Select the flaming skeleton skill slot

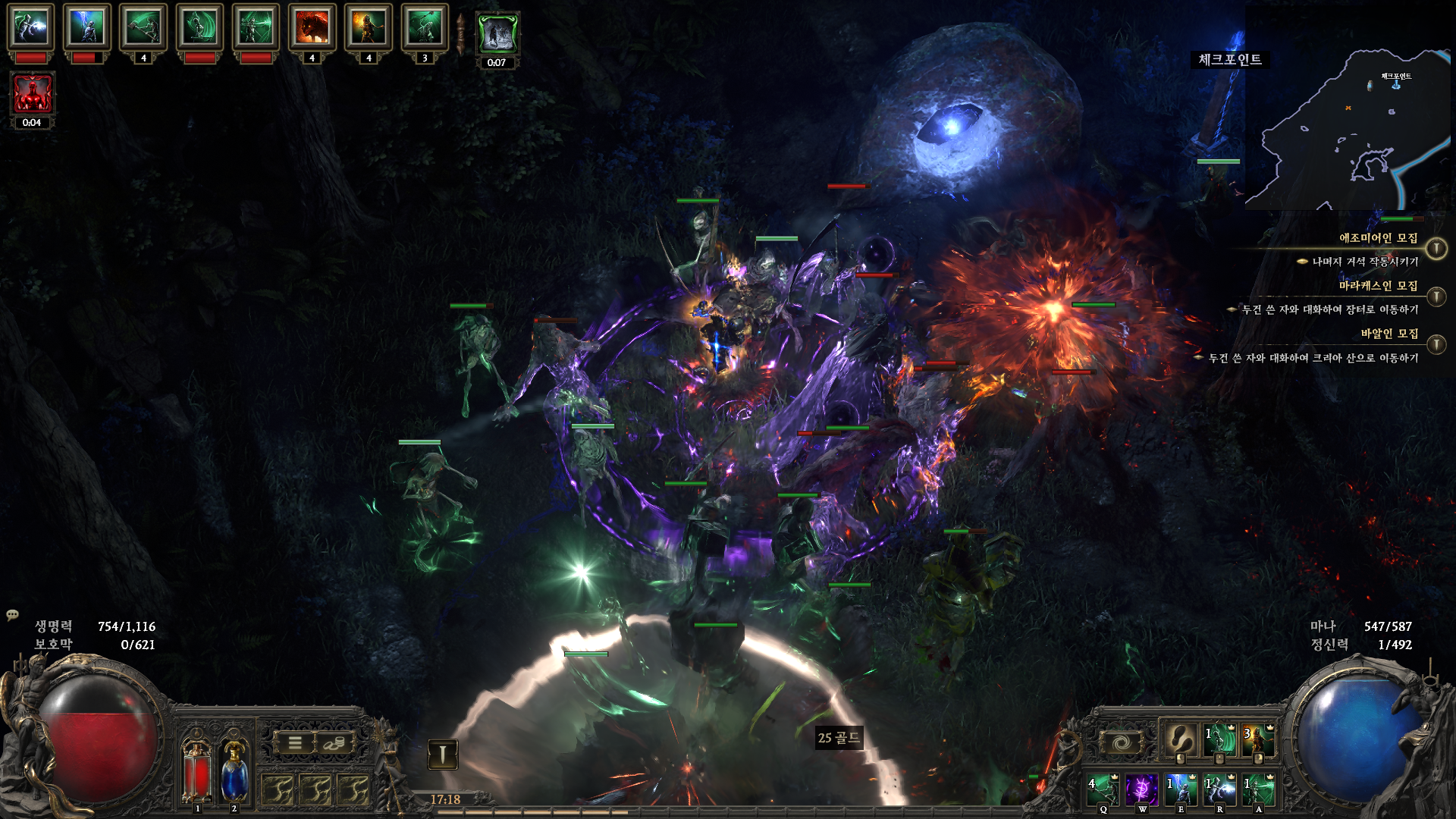(1258, 739)
